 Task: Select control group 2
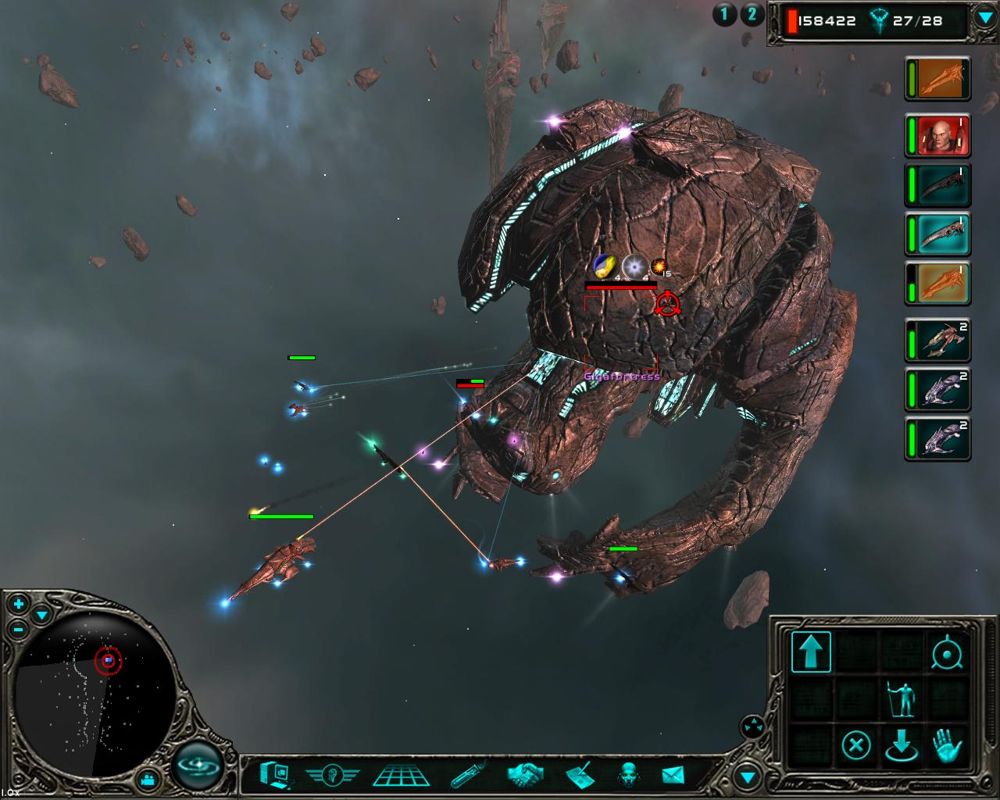pos(752,14)
